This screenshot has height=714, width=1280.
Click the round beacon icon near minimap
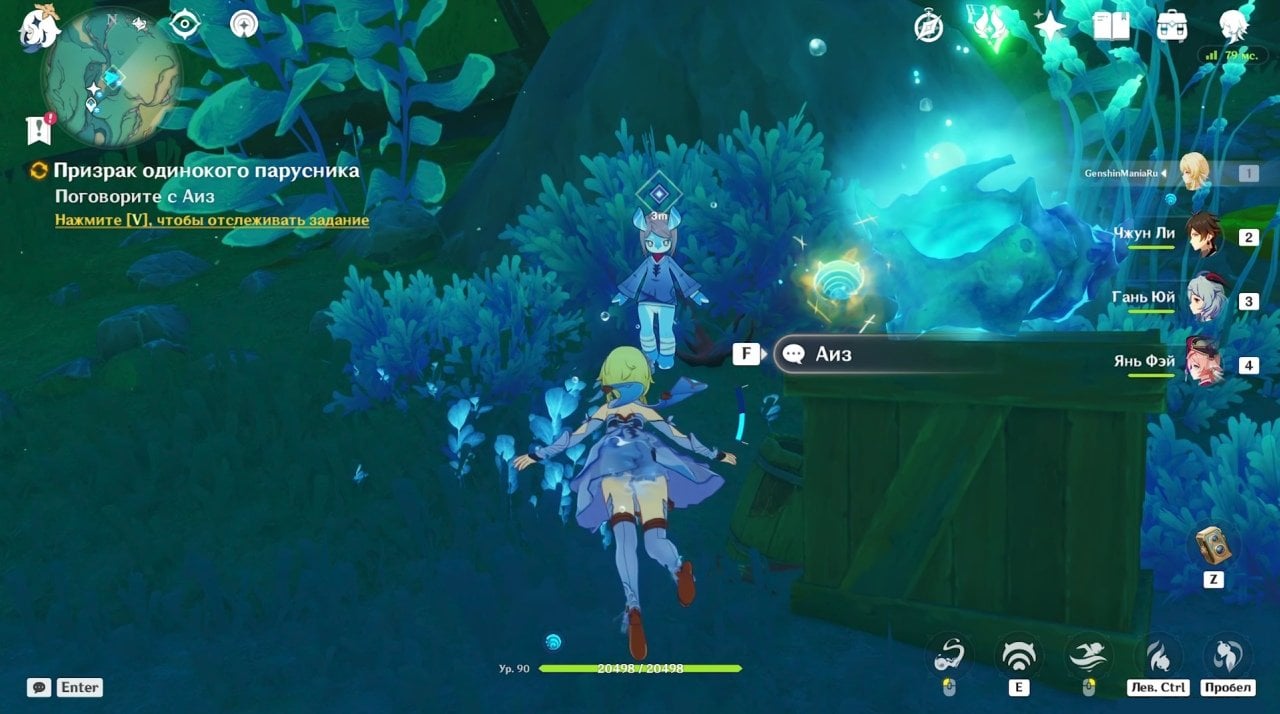244,24
